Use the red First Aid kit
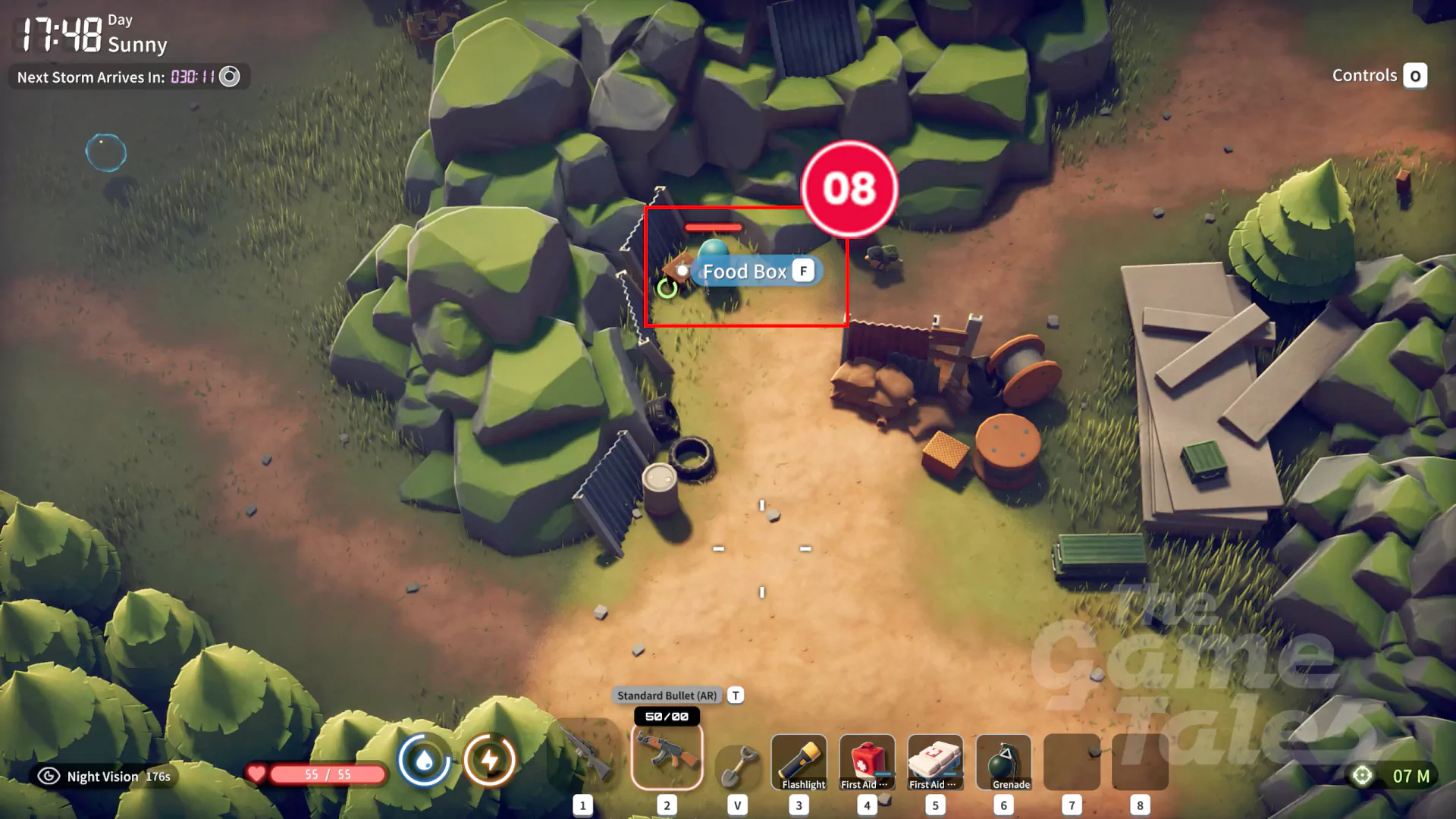Viewport: 1456px width, 819px height. pyautogui.click(x=867, y=762)
